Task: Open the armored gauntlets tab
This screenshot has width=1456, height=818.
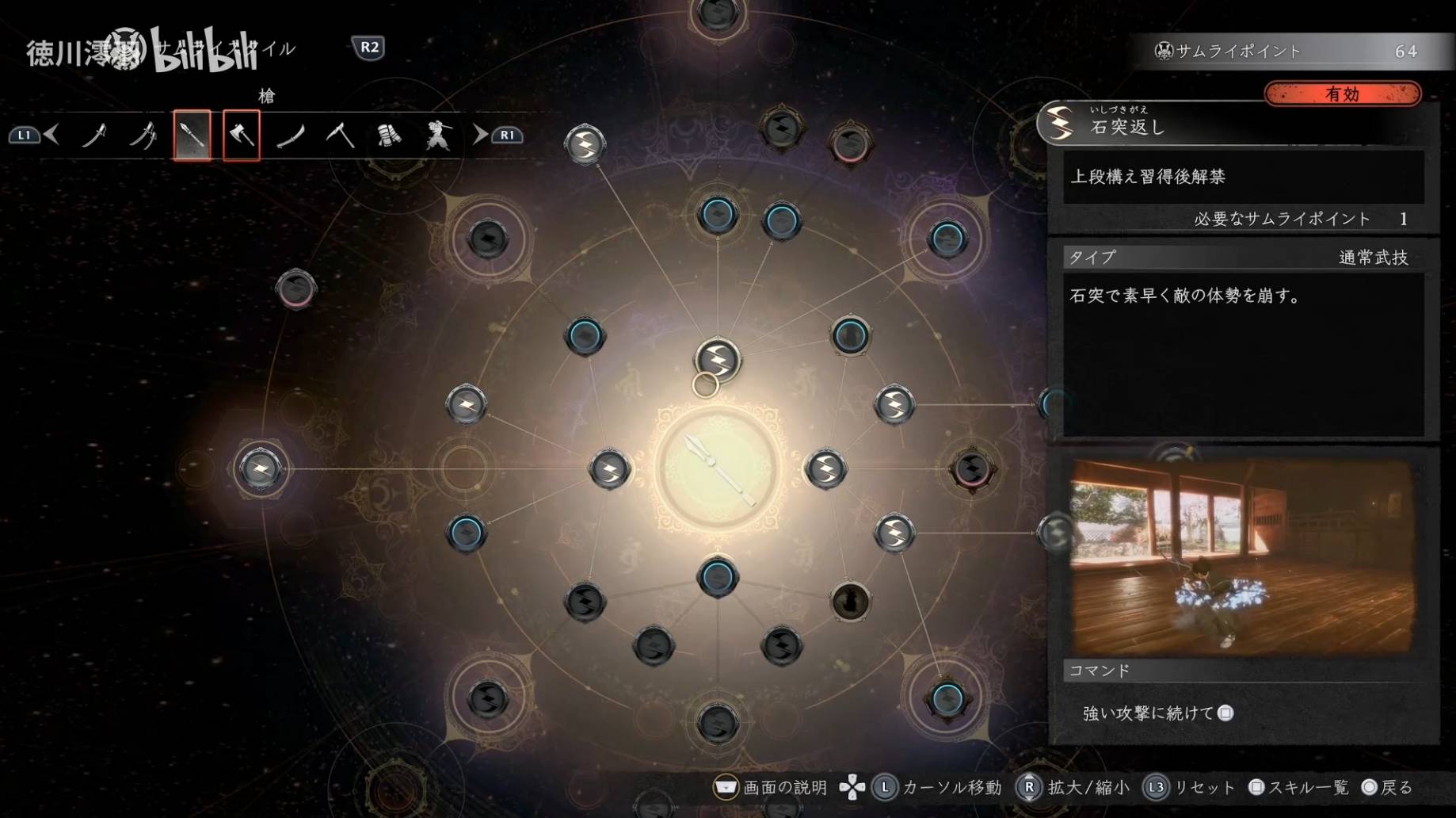Action: [x=388, y=136]
